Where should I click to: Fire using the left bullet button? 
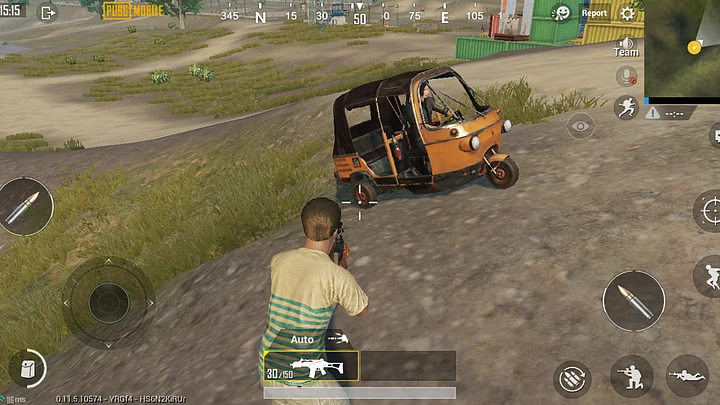(25, 206)
